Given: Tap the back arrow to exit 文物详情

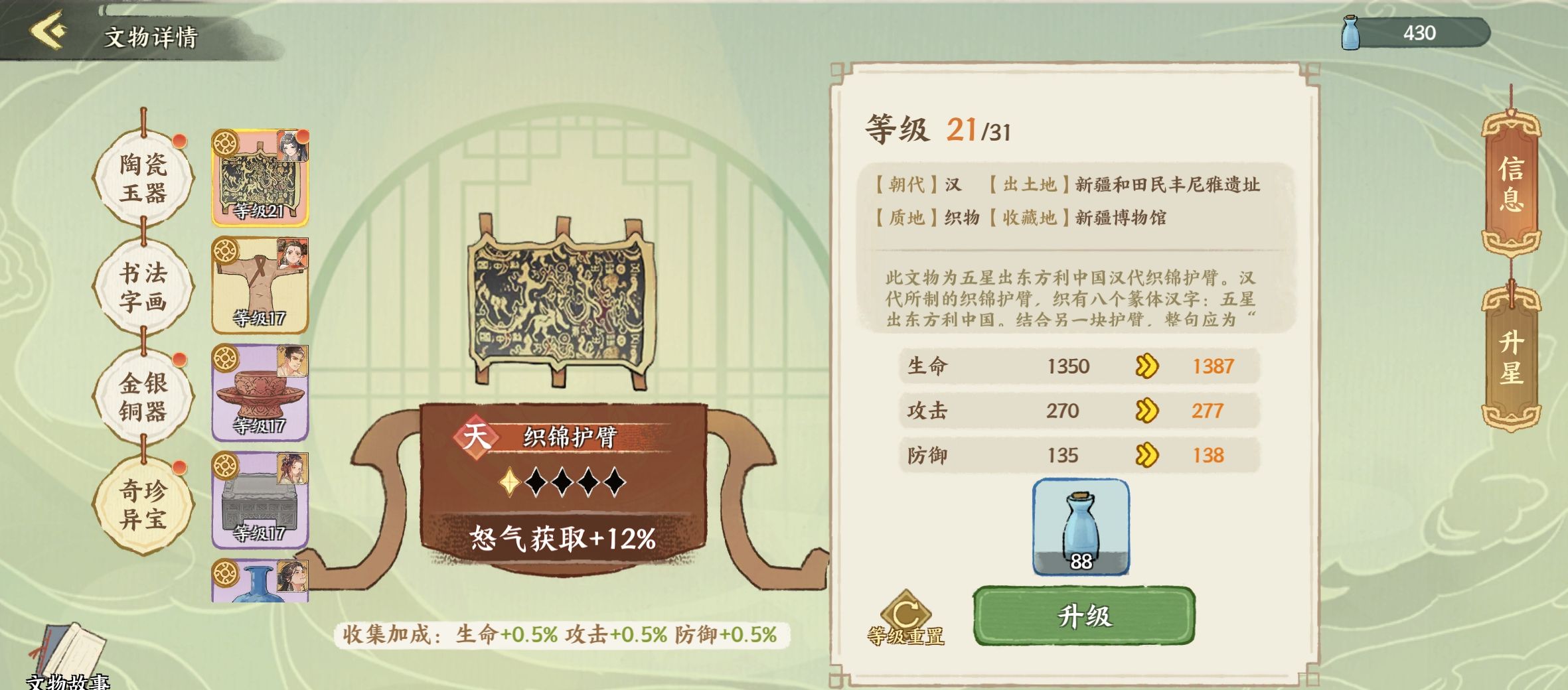Looking at the screenshot, I should click(x=45, y=29).
